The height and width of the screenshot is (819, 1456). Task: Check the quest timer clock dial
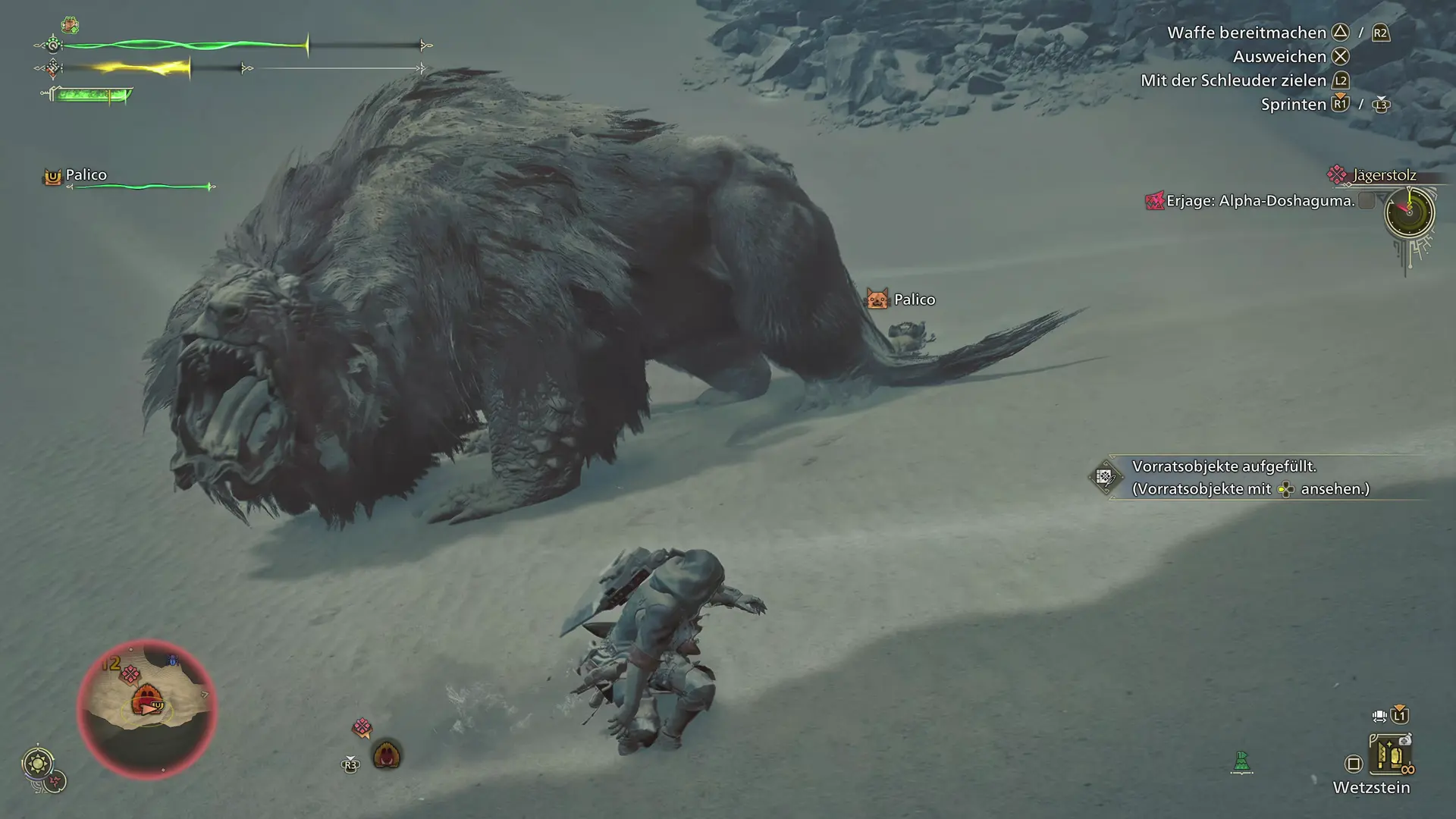(1409, 212)
